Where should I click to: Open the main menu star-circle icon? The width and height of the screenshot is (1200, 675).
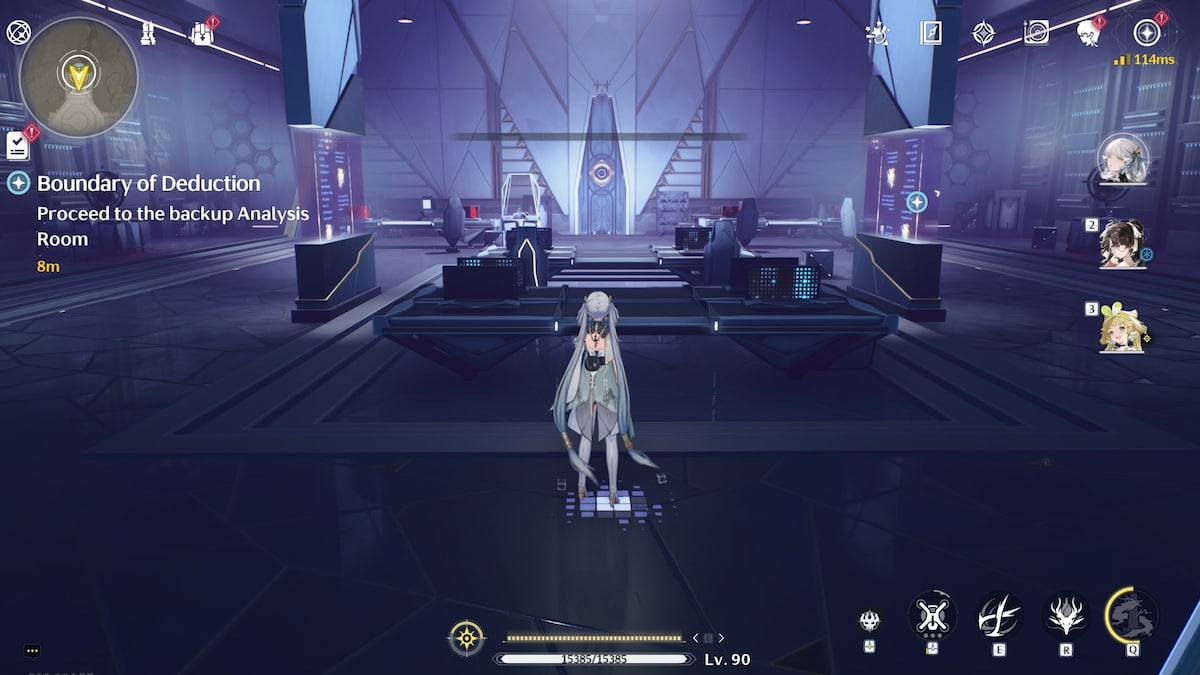click(1146, 33)
